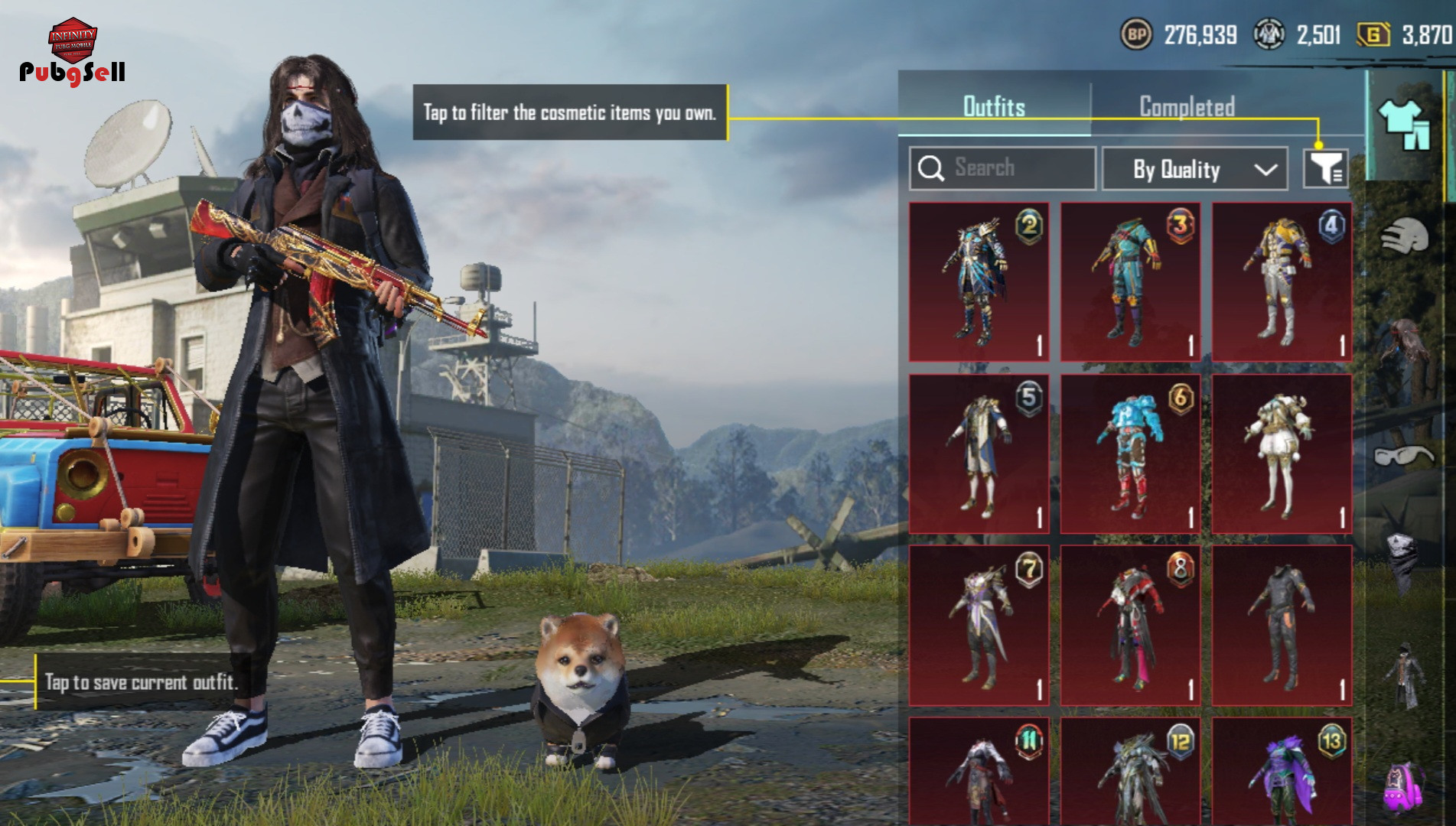Toggle the owned items filter funnel
The width and height of the screenshot is (1456, 826).
point(1326,168)
